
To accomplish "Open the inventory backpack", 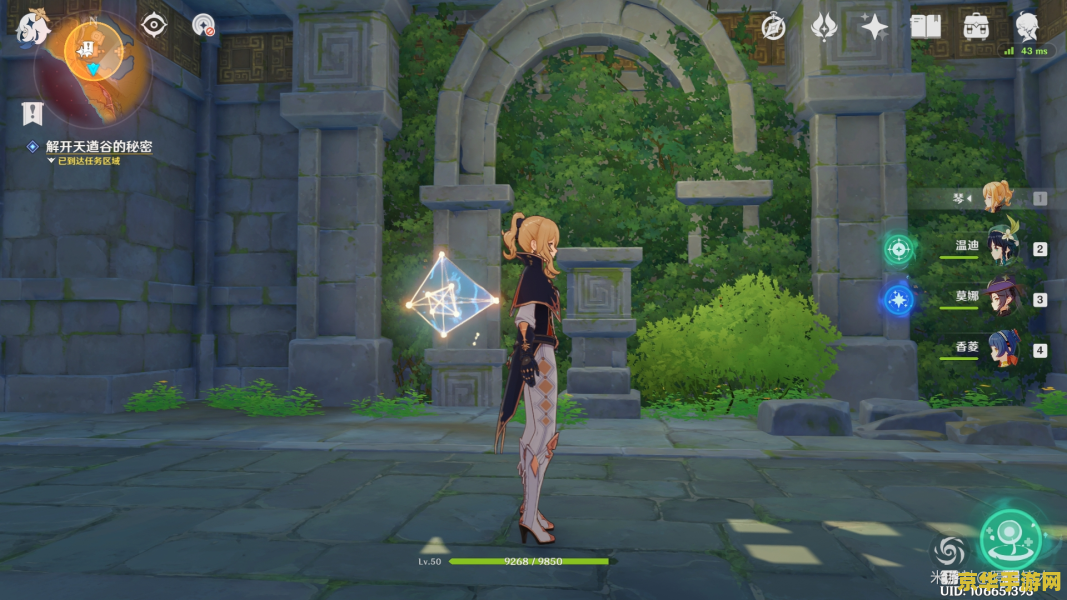I will click(x=975, y=27).
